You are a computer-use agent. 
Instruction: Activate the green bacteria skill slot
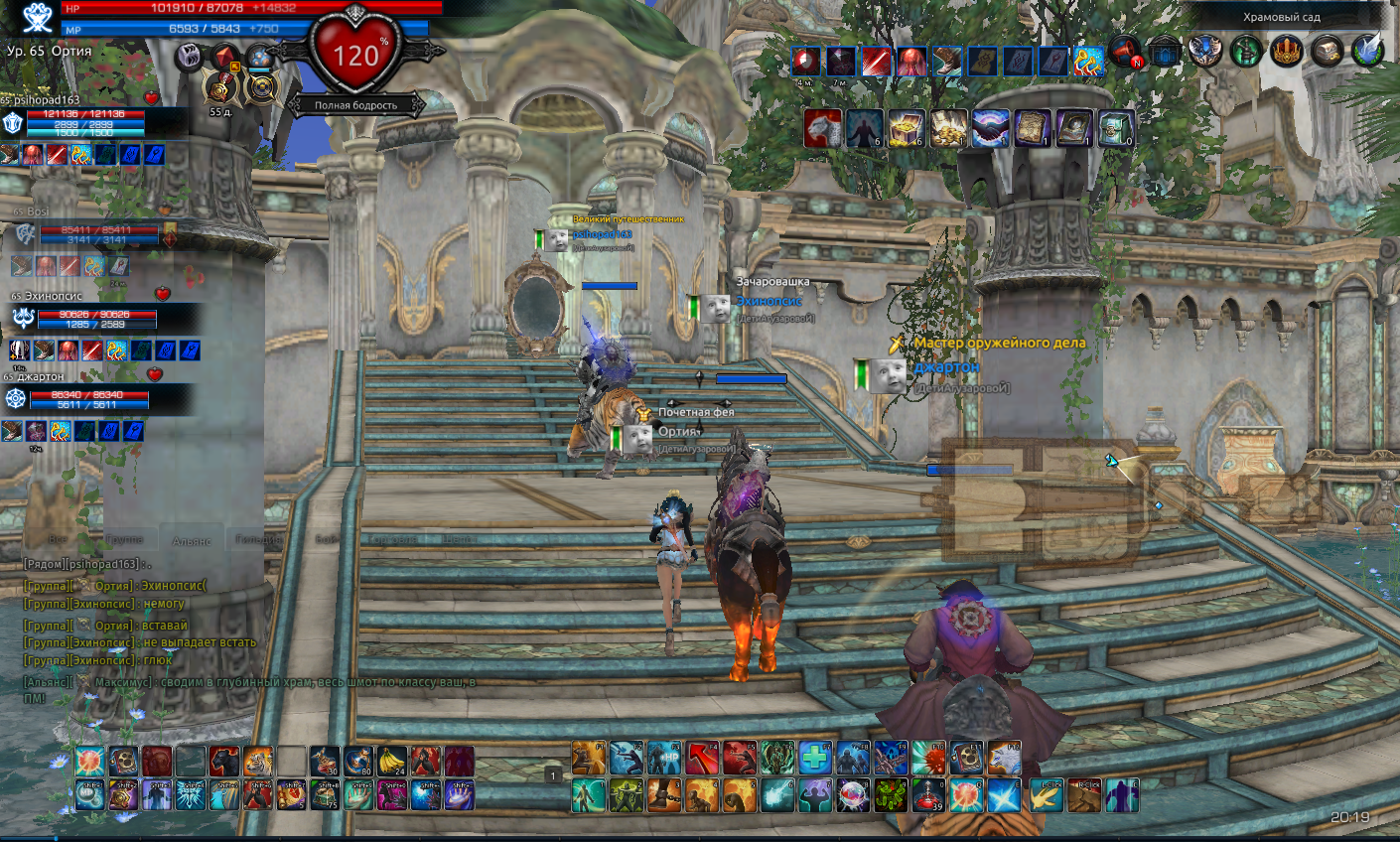(891, 795)
